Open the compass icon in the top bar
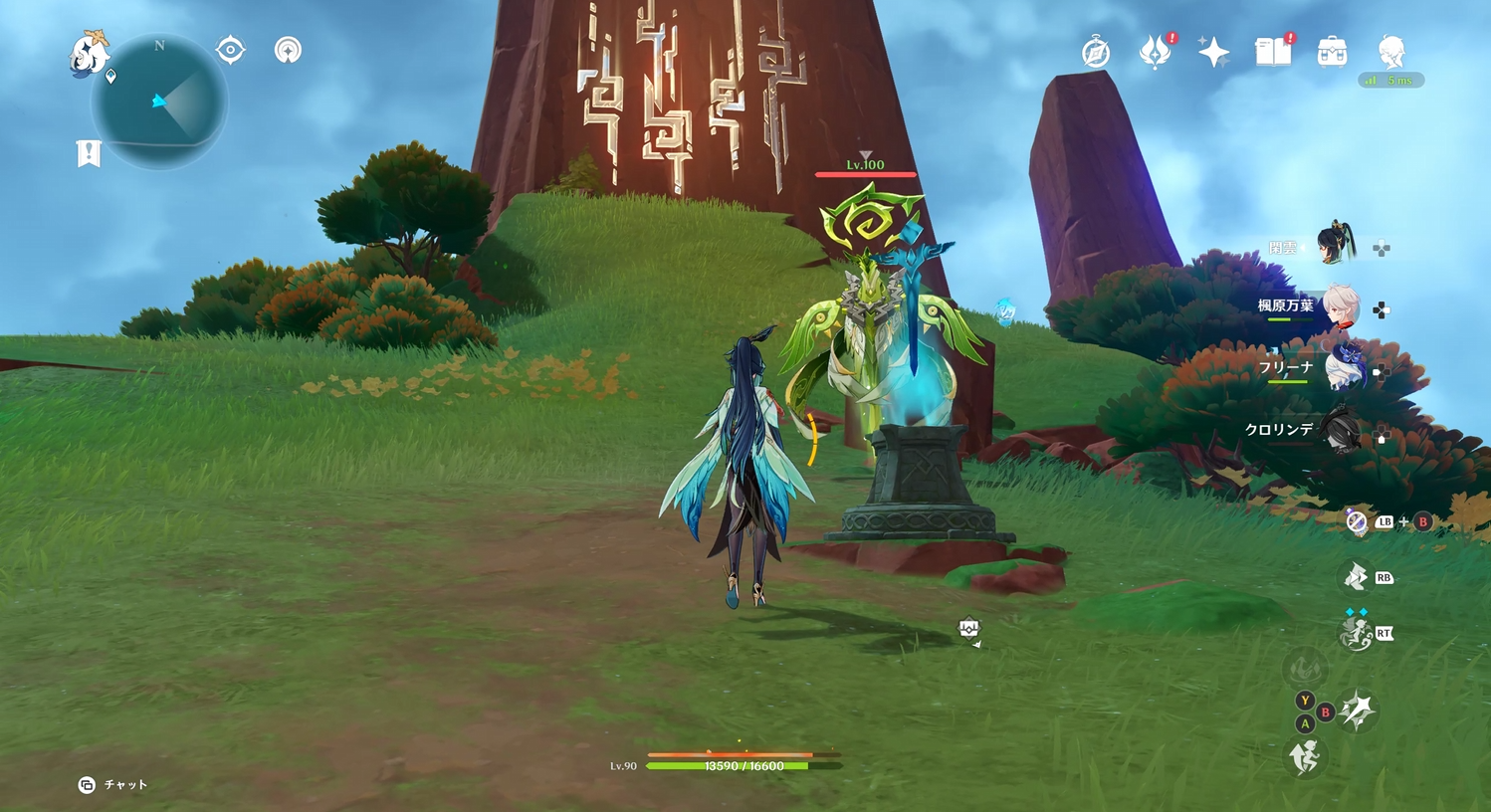1491x812 pixels. click(1096, 52)
